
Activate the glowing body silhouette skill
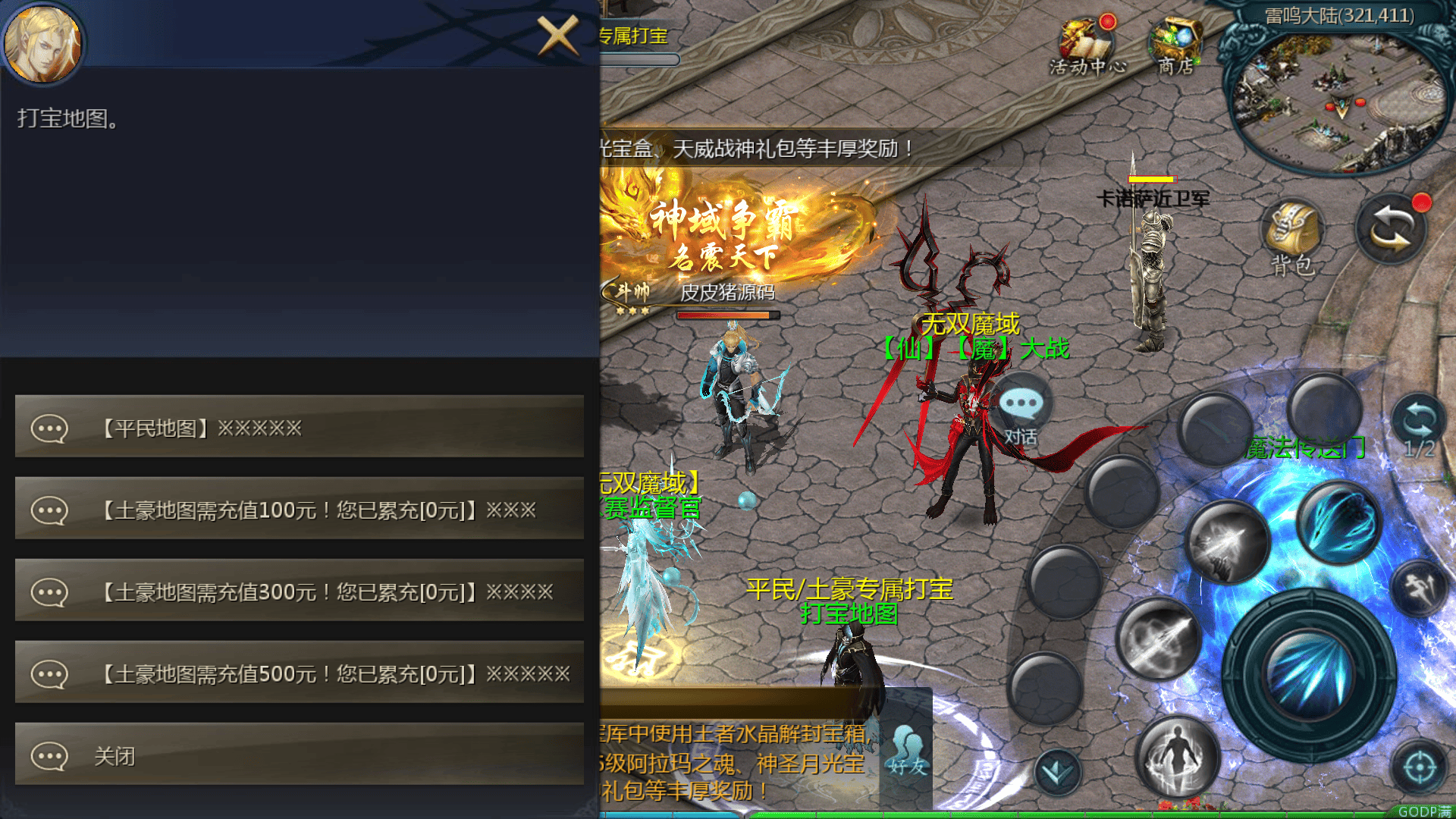coord(1177,757)
